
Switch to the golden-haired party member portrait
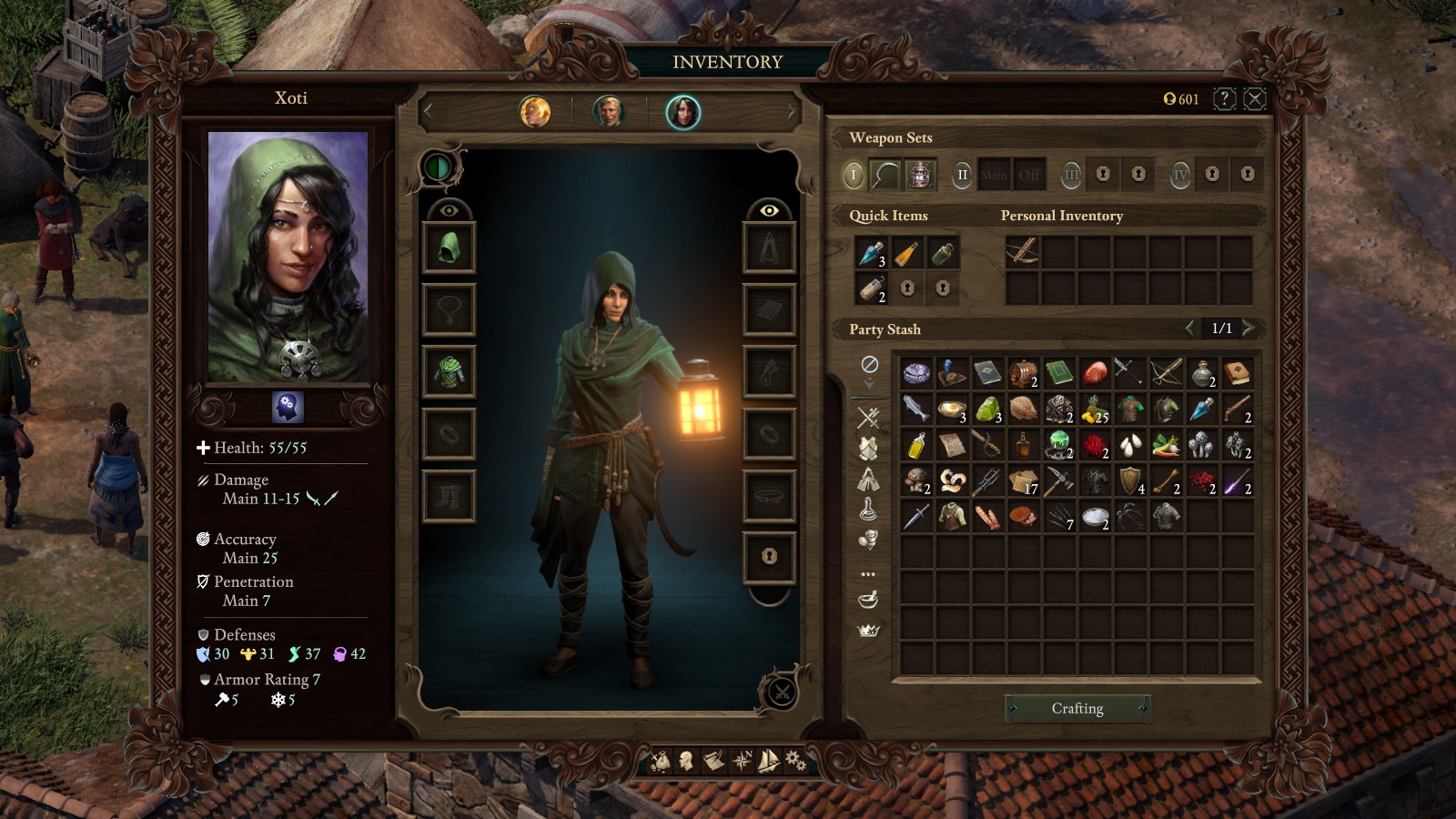click(x=535, y=112)
